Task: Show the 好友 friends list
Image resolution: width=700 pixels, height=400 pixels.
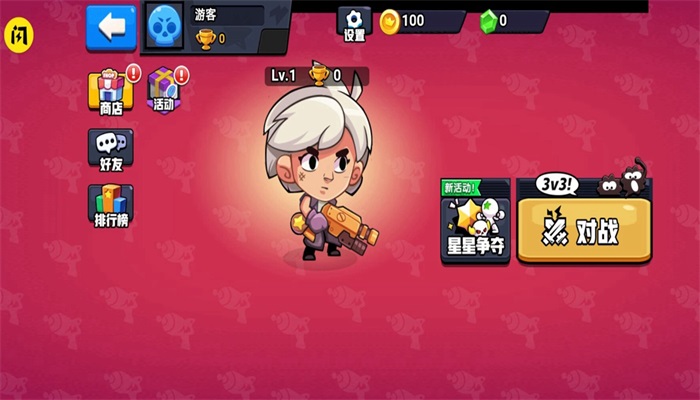Action: pos(110,150)
